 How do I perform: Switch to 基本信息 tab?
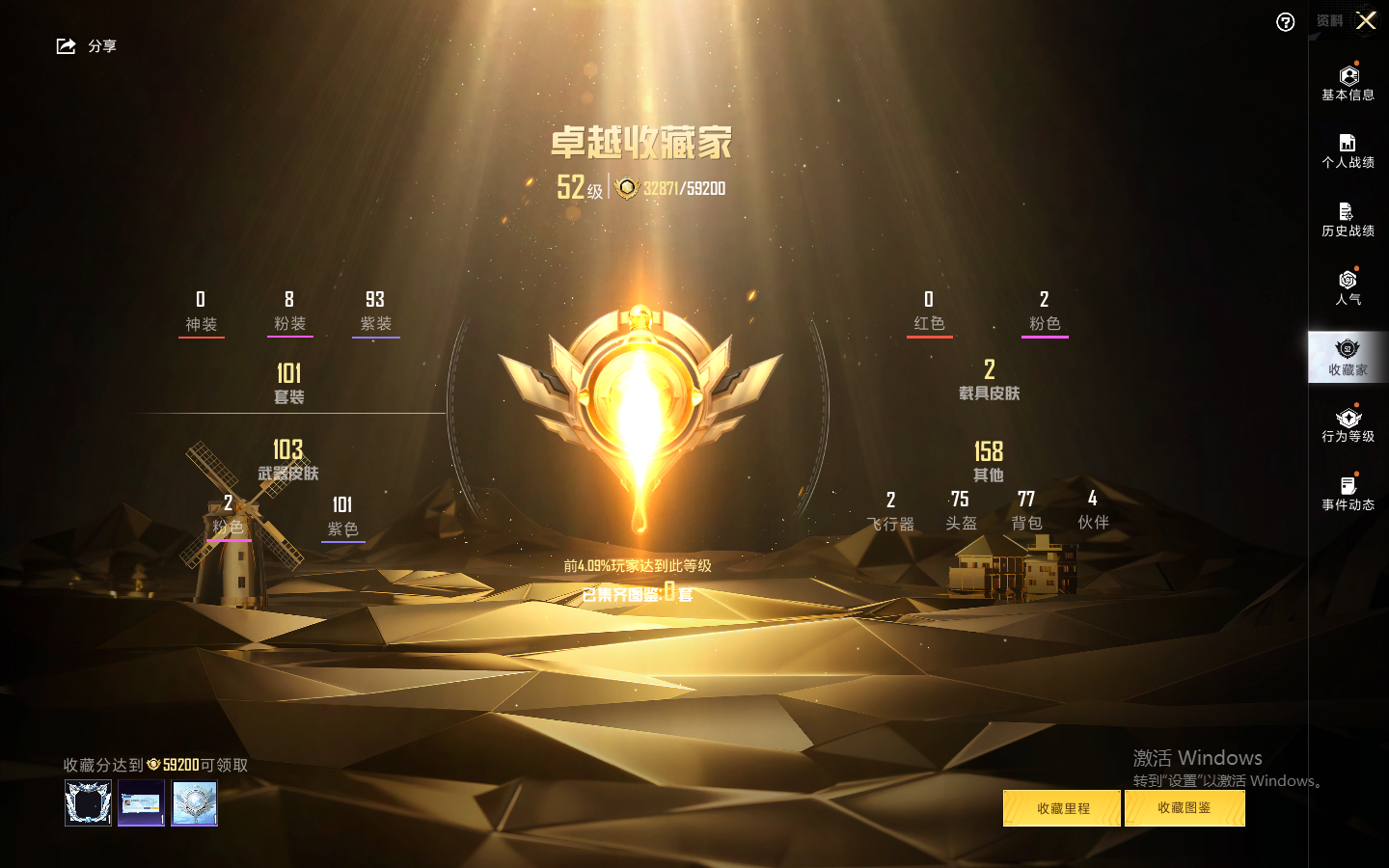1348,83
